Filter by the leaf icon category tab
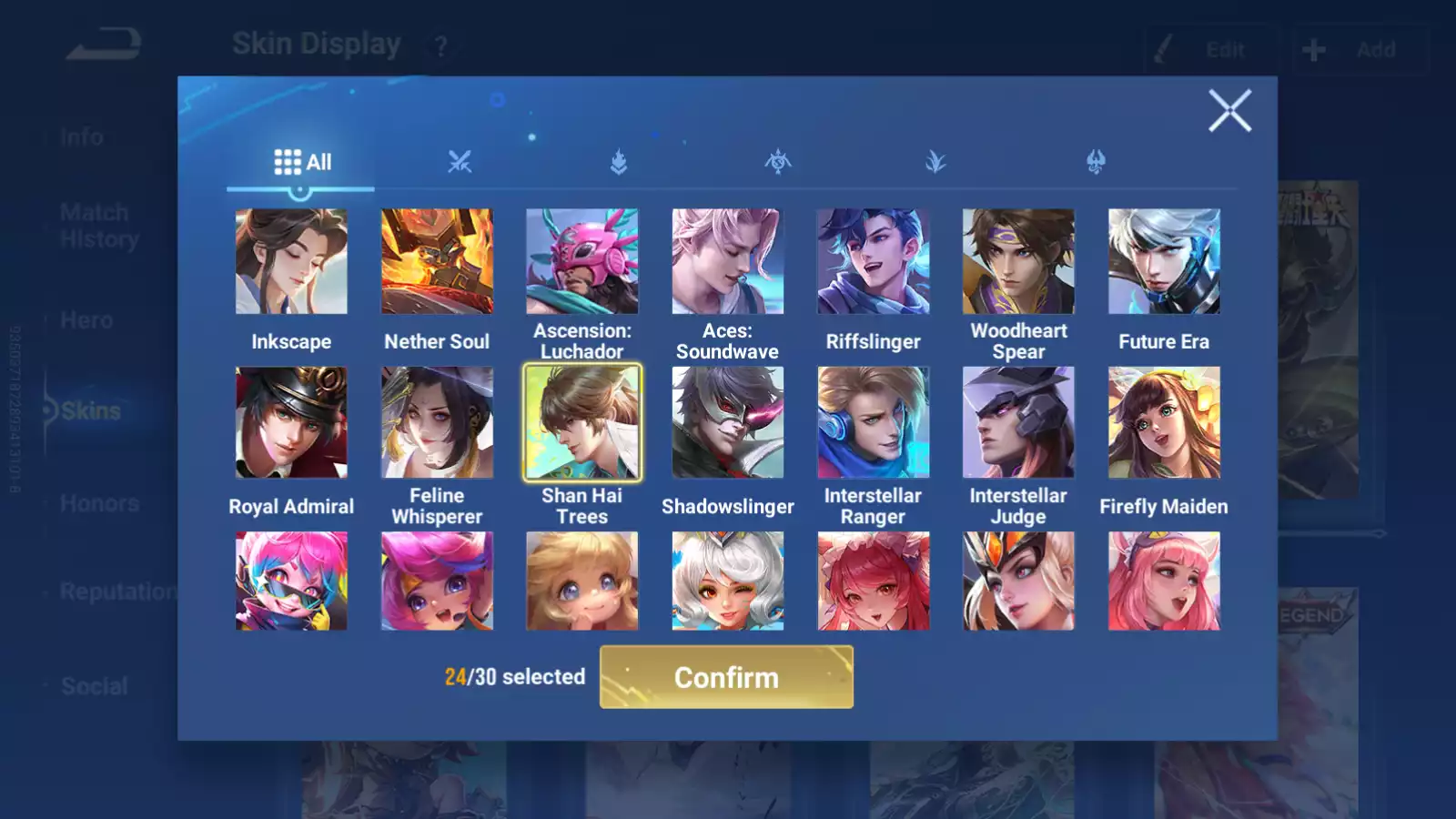1456x819 pixels. pyautogui.click(x=935, y=162)
